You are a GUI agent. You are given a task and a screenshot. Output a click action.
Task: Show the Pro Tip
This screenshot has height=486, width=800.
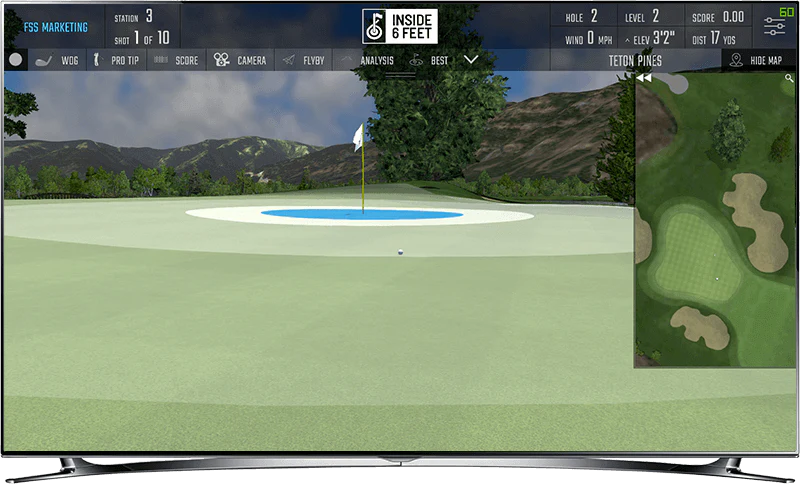pos(117,60)
